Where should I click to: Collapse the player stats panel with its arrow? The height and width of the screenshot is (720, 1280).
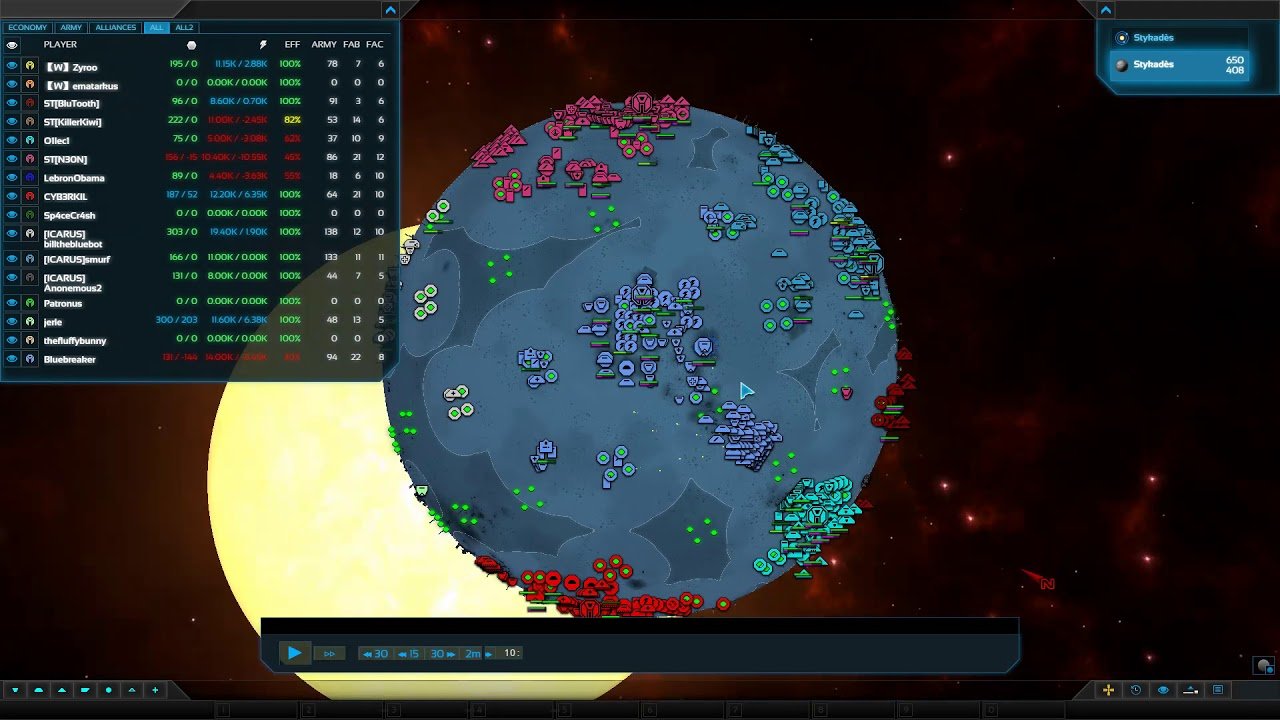click(390, 10)
